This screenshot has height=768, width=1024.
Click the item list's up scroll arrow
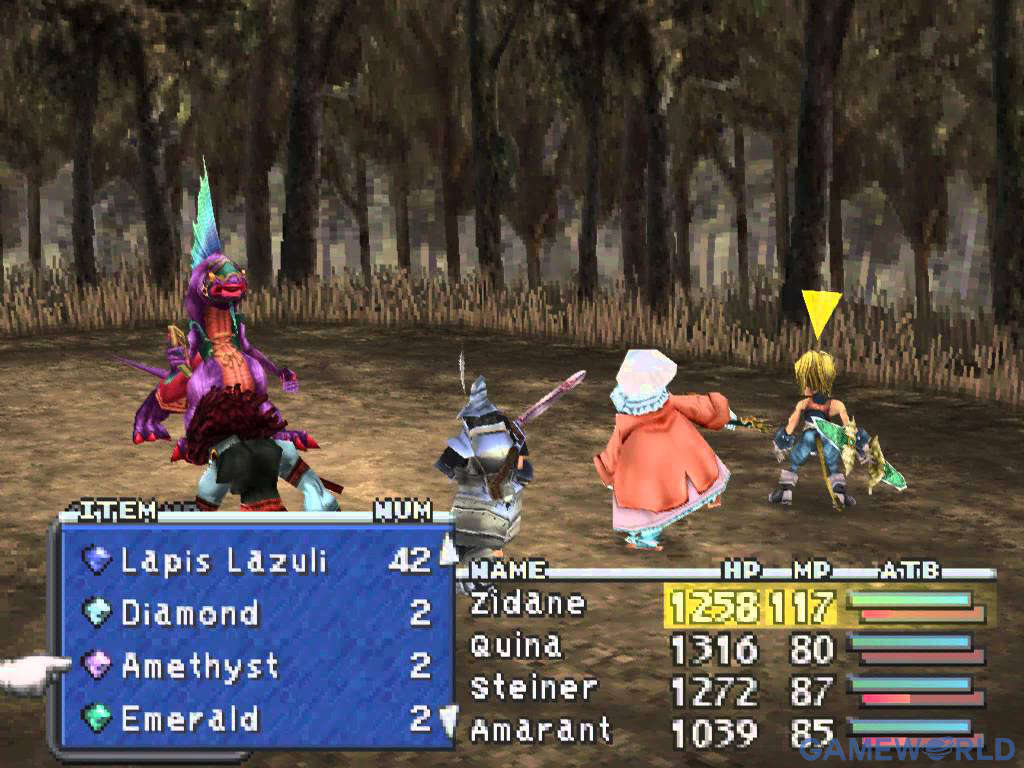tap(448, 548)
